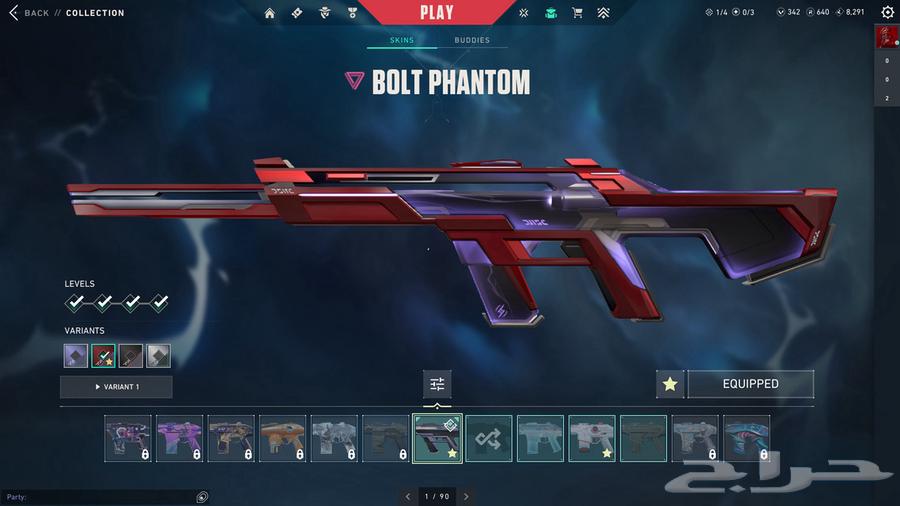Click the Equipped button
Viewport: 900px width, 506px height.
pyautogui.click(x=750, y=384)
